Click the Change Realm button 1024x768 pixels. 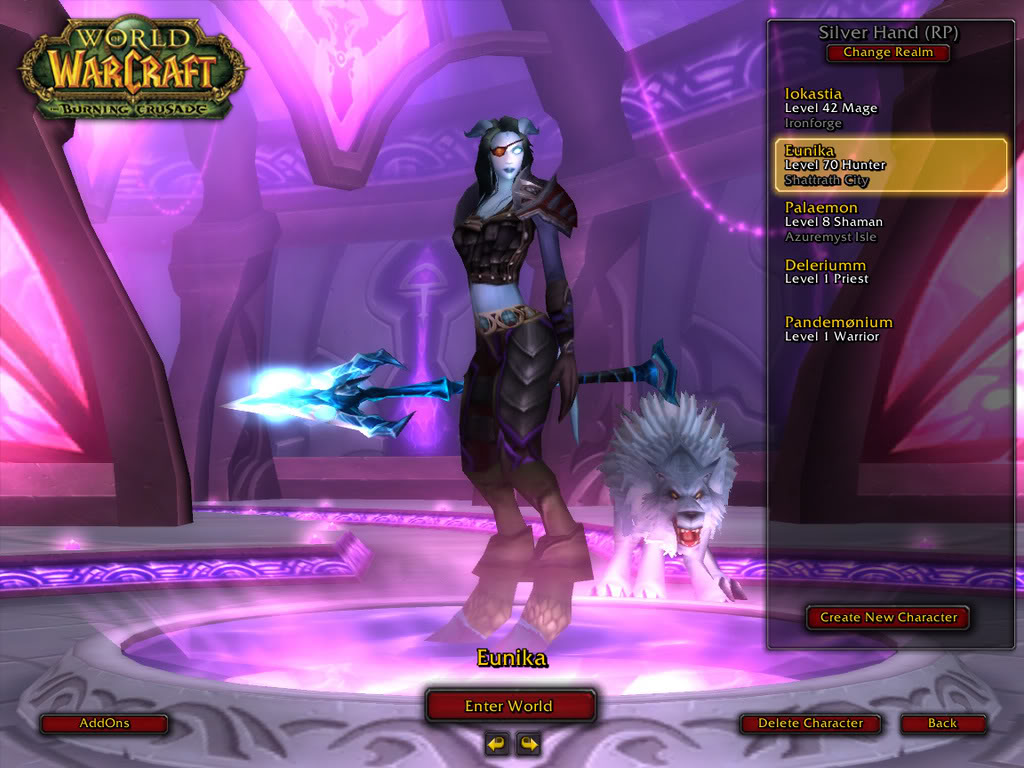coord(888,53)
